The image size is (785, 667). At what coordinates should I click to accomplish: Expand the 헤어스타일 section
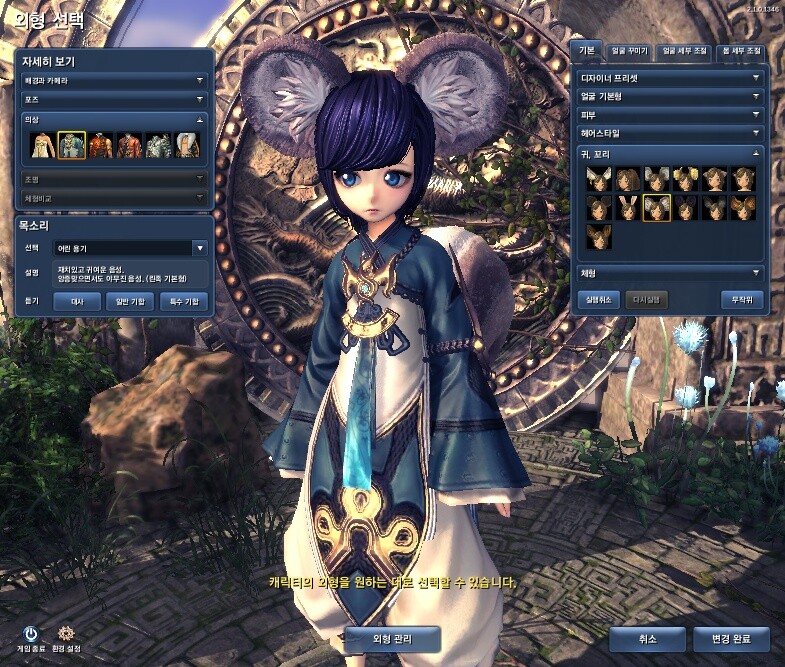[669, 133]
